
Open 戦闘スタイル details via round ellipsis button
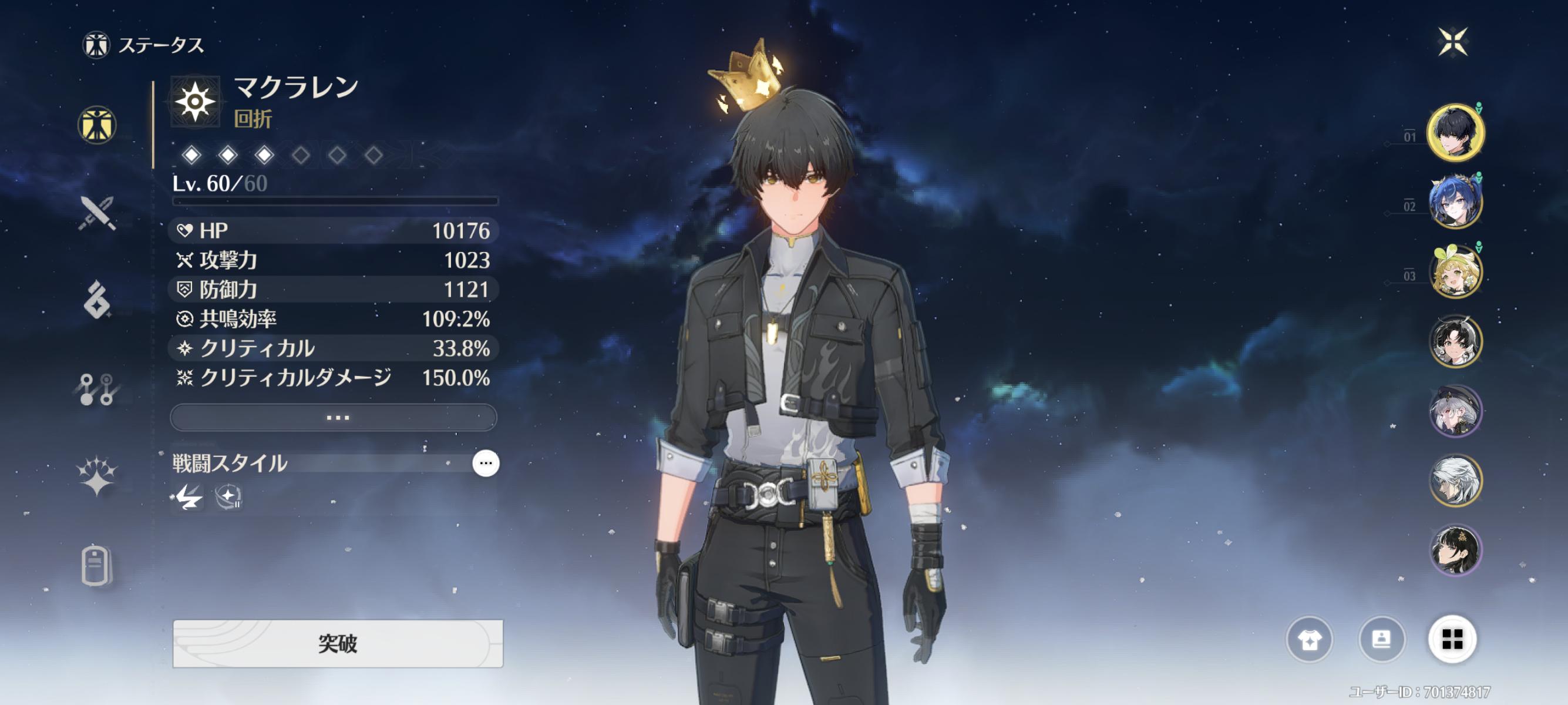pyautogui.click(x=485, y=464)
